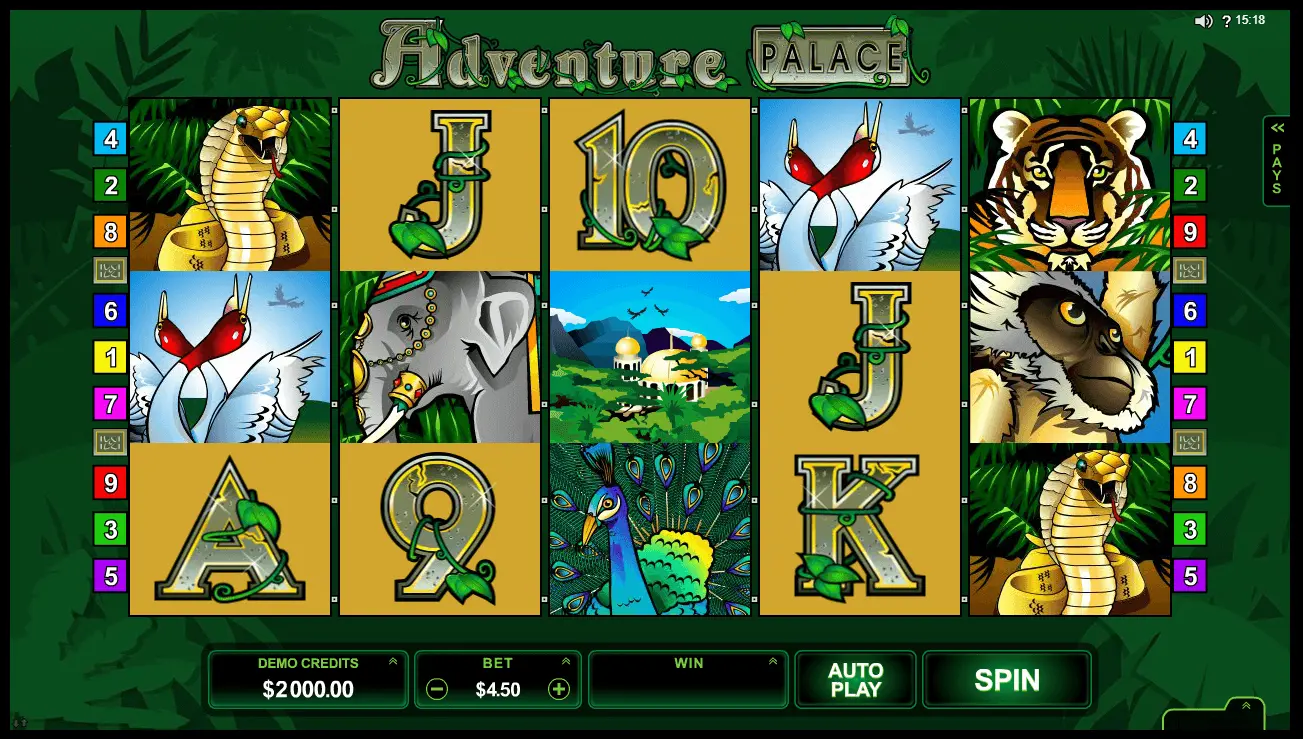1303x739 pixels.
Task: Select yellow payline 1 marker on the right
Action: pyautogui.click(x=1190, y=357)
